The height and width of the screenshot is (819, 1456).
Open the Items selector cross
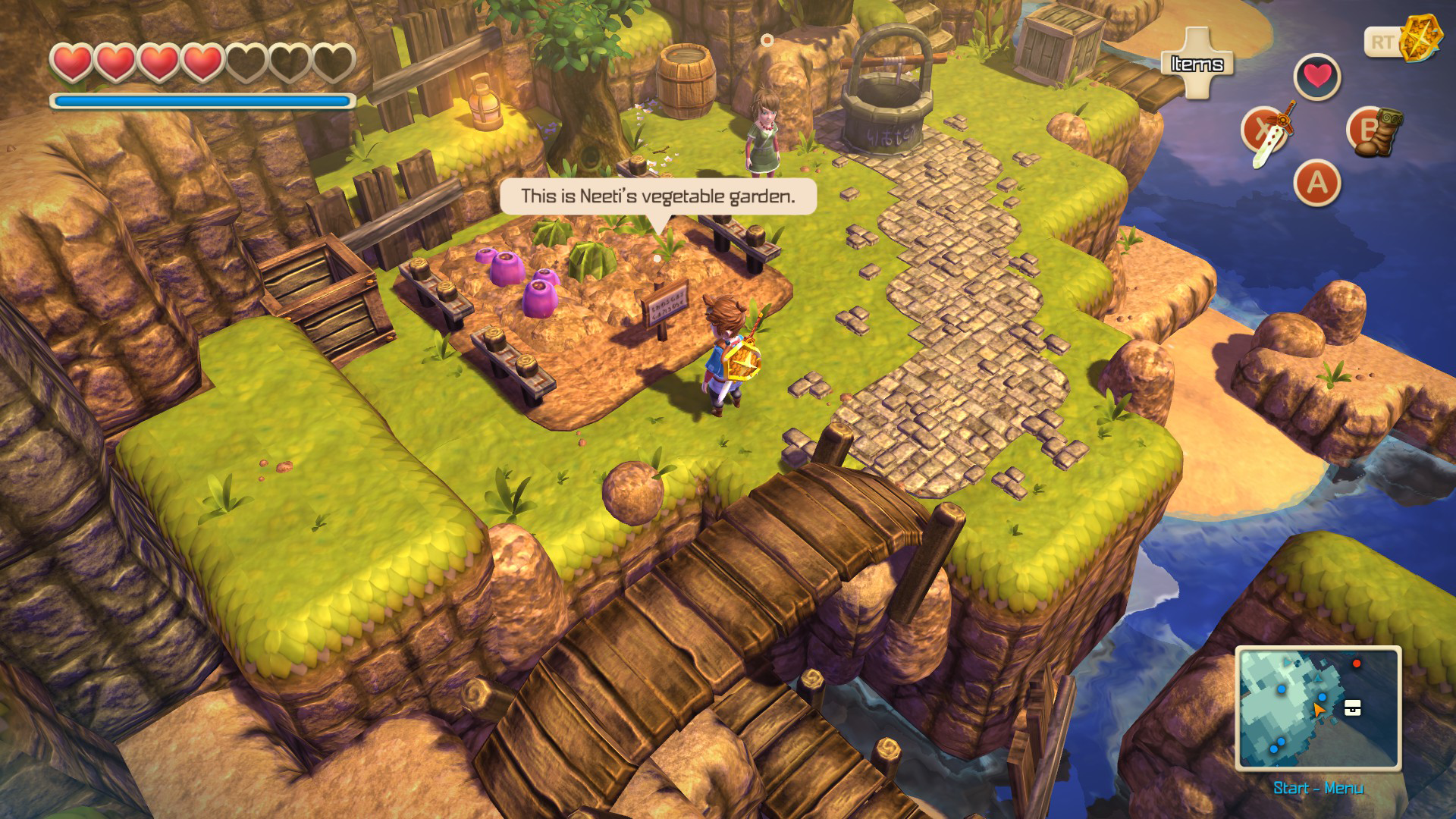pos(1197,64)
